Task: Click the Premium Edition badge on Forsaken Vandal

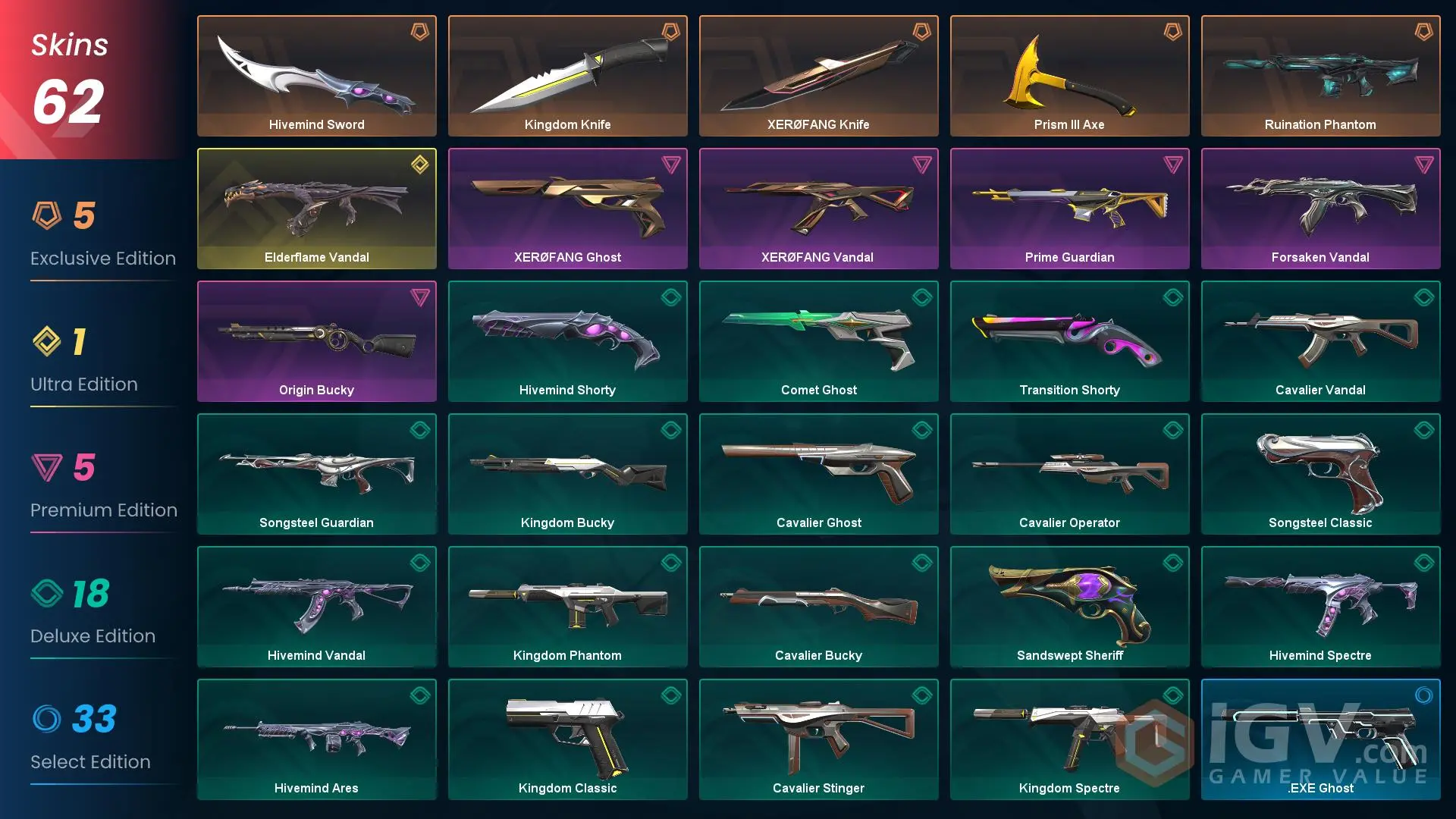Action: pyautogui.click(x=1423, y=165)
